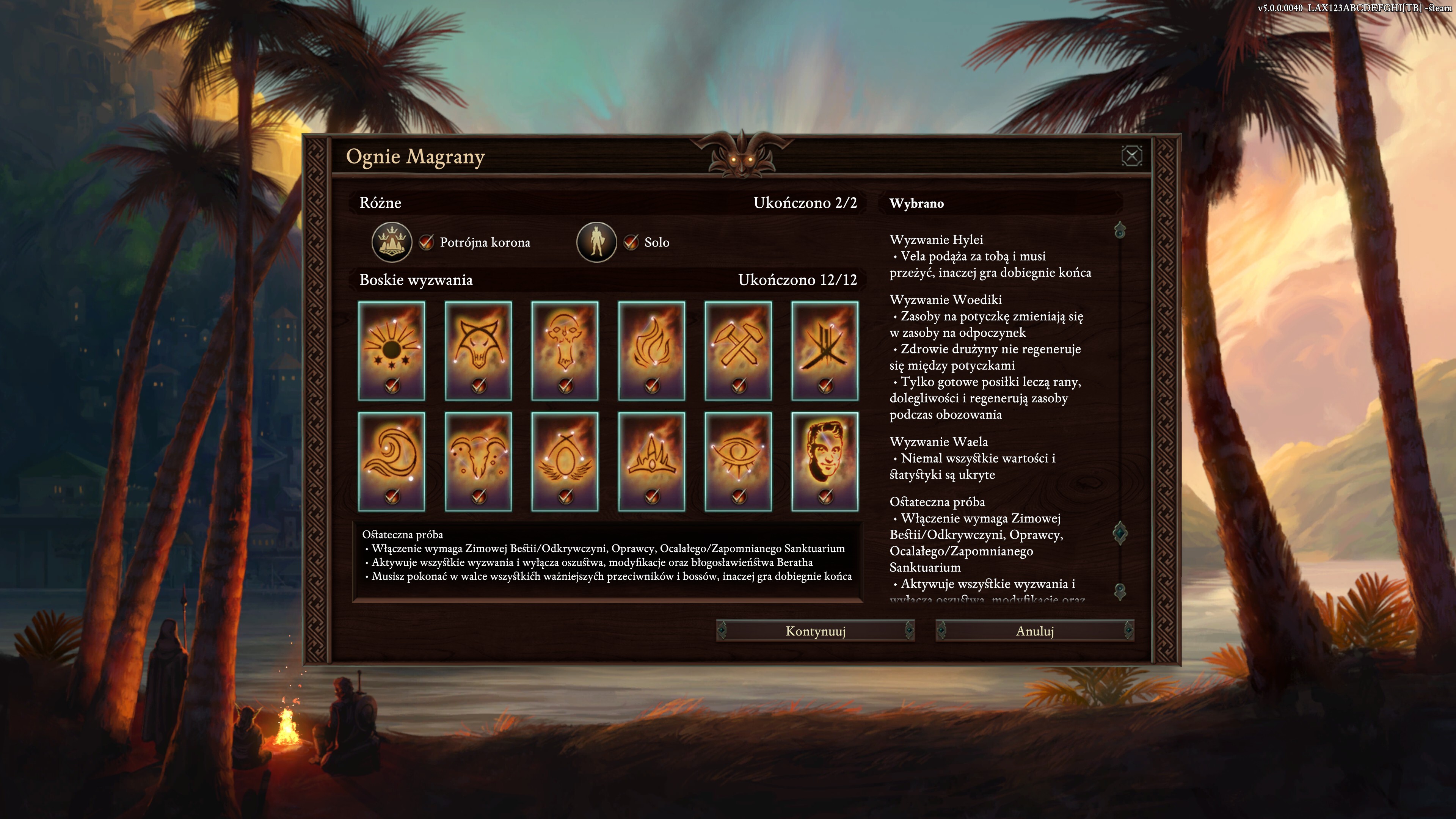Click the scrollbar handle in Wybrano panel
Image resolution: width=1456 pixels, height=819 pixels.
click(x=1120, y=533)
